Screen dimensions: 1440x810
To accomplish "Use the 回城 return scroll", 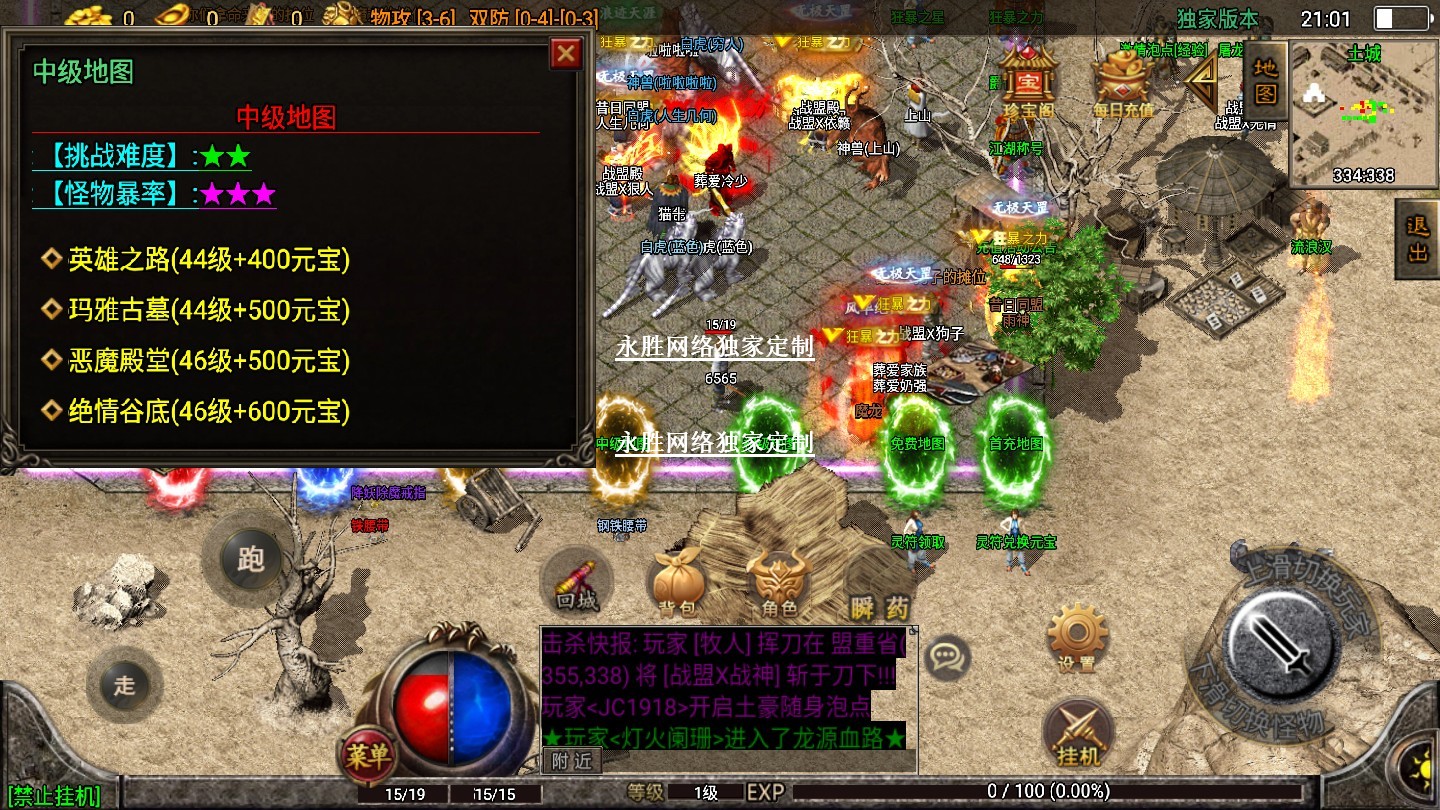I will 576,584.
